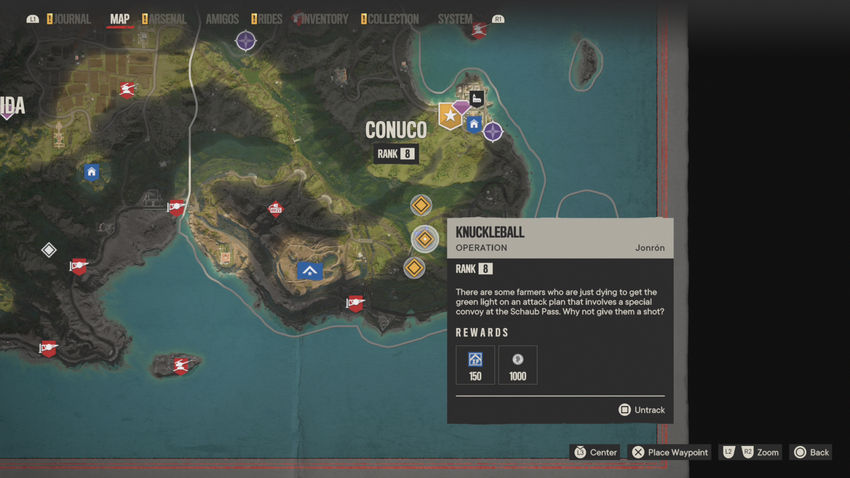This screenshot has width=850, height=478.
Task: Open the Collection tab
Action: (x=390, y=19)
